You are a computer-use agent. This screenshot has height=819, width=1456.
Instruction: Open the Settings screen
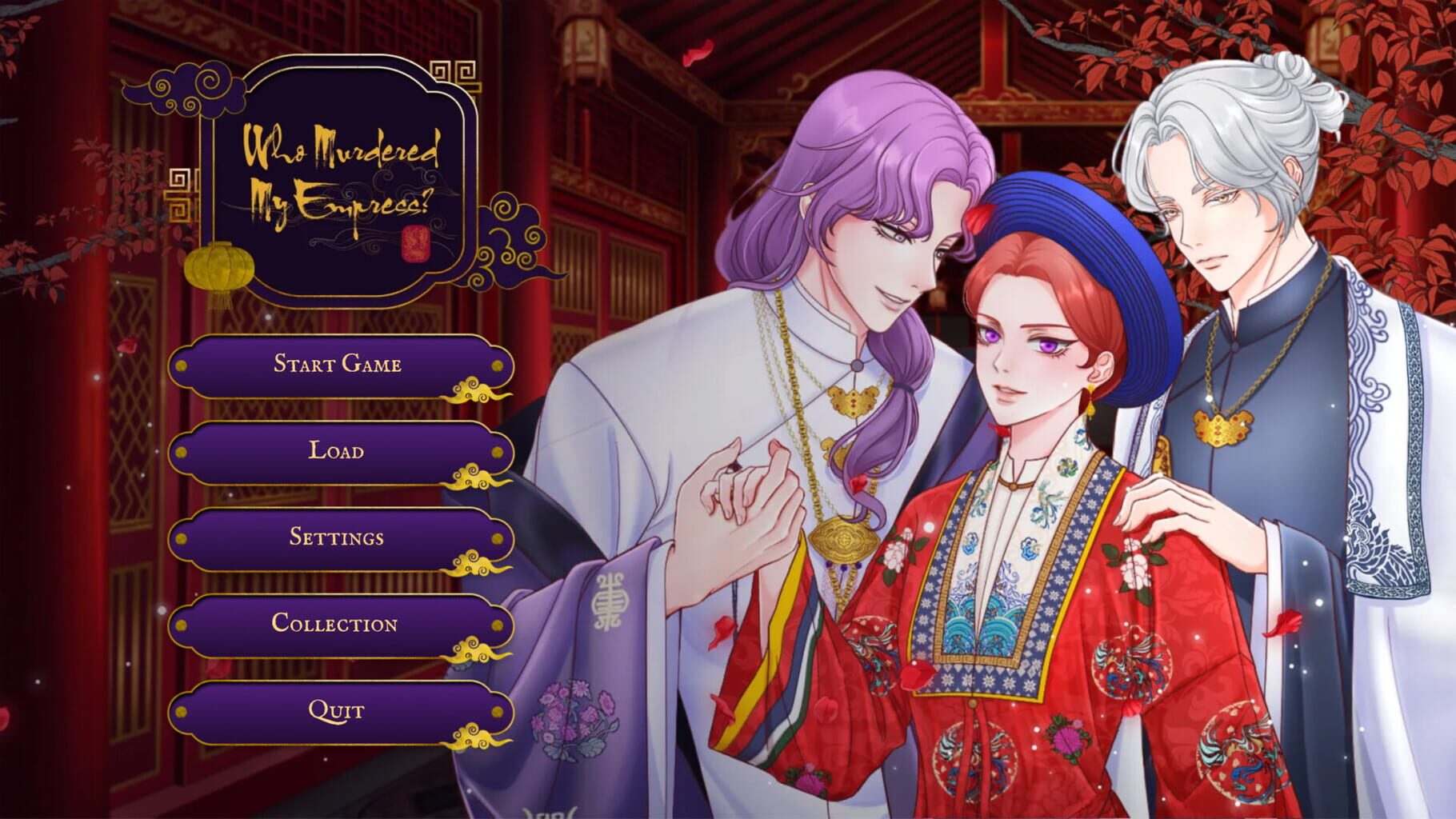[x=337, y=537]
